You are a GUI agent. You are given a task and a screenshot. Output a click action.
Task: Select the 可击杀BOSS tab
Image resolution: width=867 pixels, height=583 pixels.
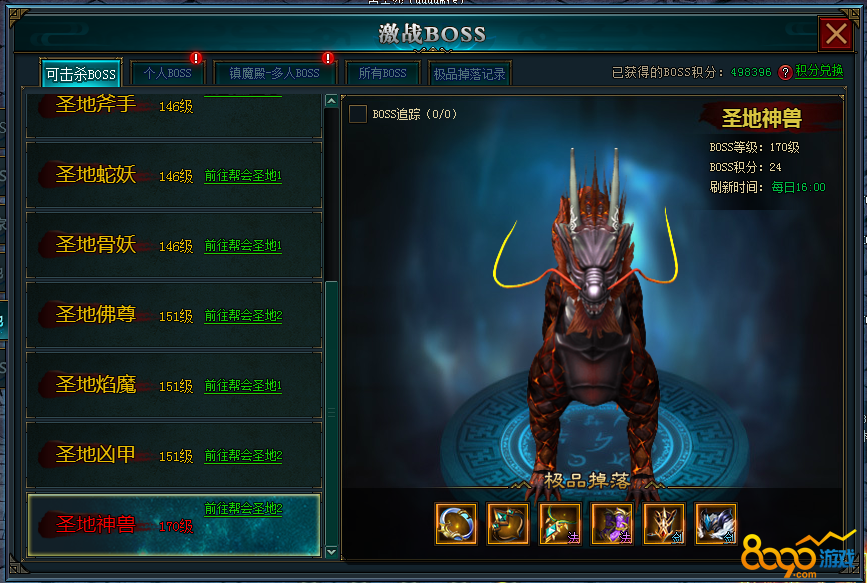[81, 74]
